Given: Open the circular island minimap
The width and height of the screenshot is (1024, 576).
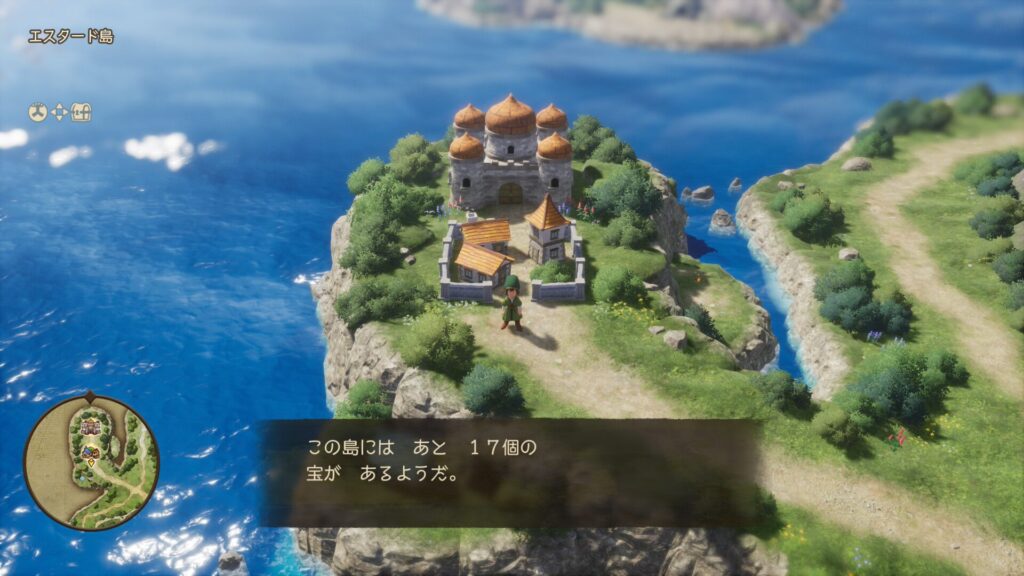Looking at the screenshot, I should 91,462.
